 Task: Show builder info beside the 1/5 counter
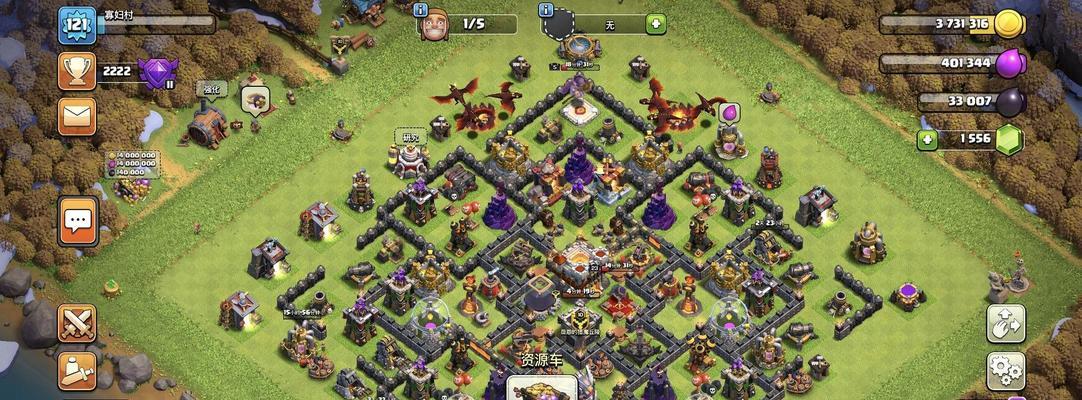(419, 11)
